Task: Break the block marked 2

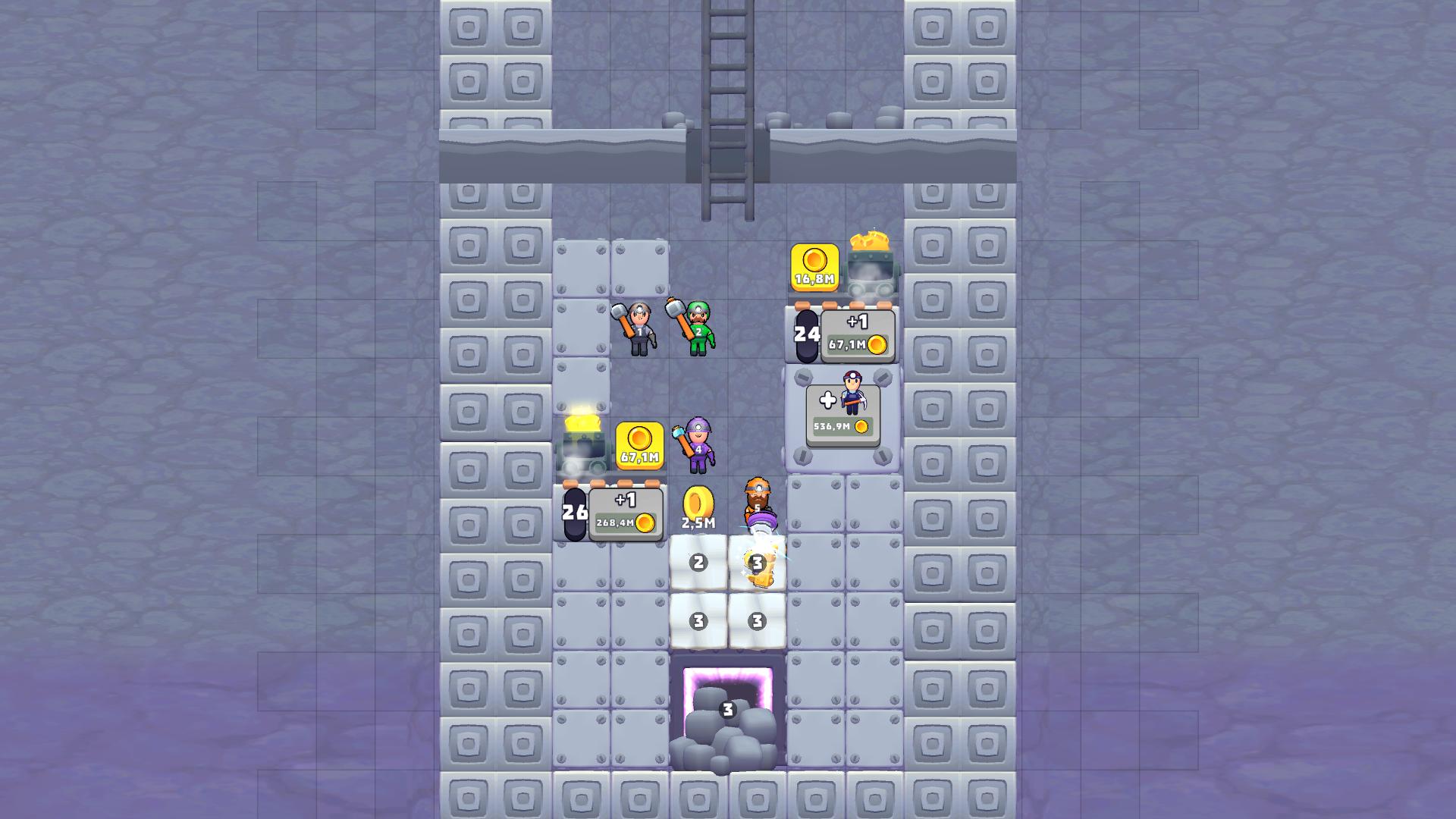Action: pyautogui.click(x=698, y=563)
